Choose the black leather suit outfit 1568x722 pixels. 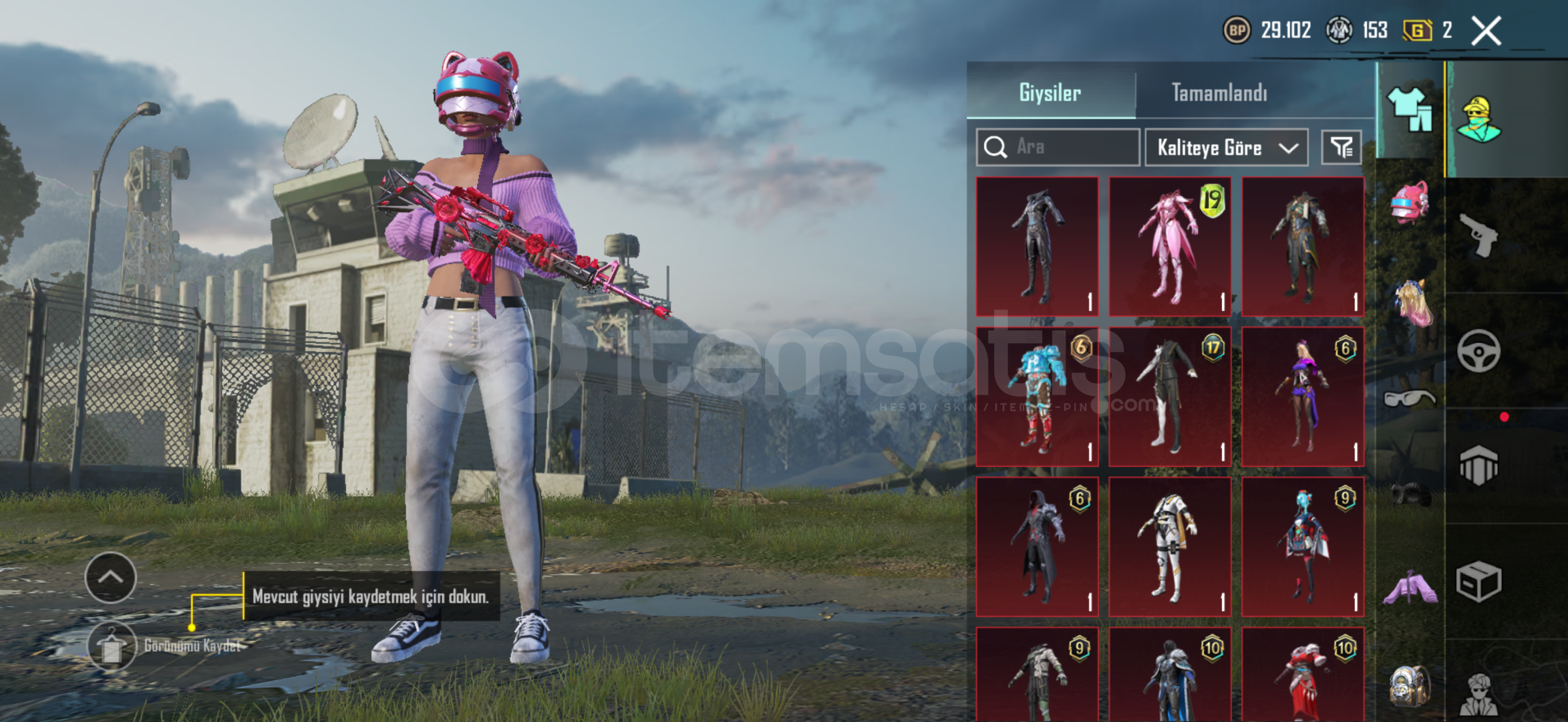(1037, 246)
